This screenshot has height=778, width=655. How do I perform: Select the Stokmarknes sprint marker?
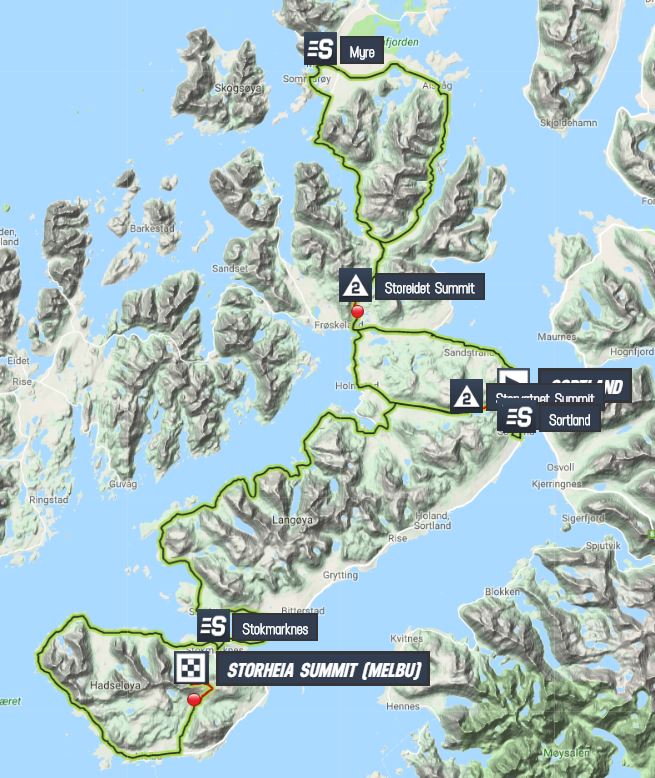coord(213,627)
